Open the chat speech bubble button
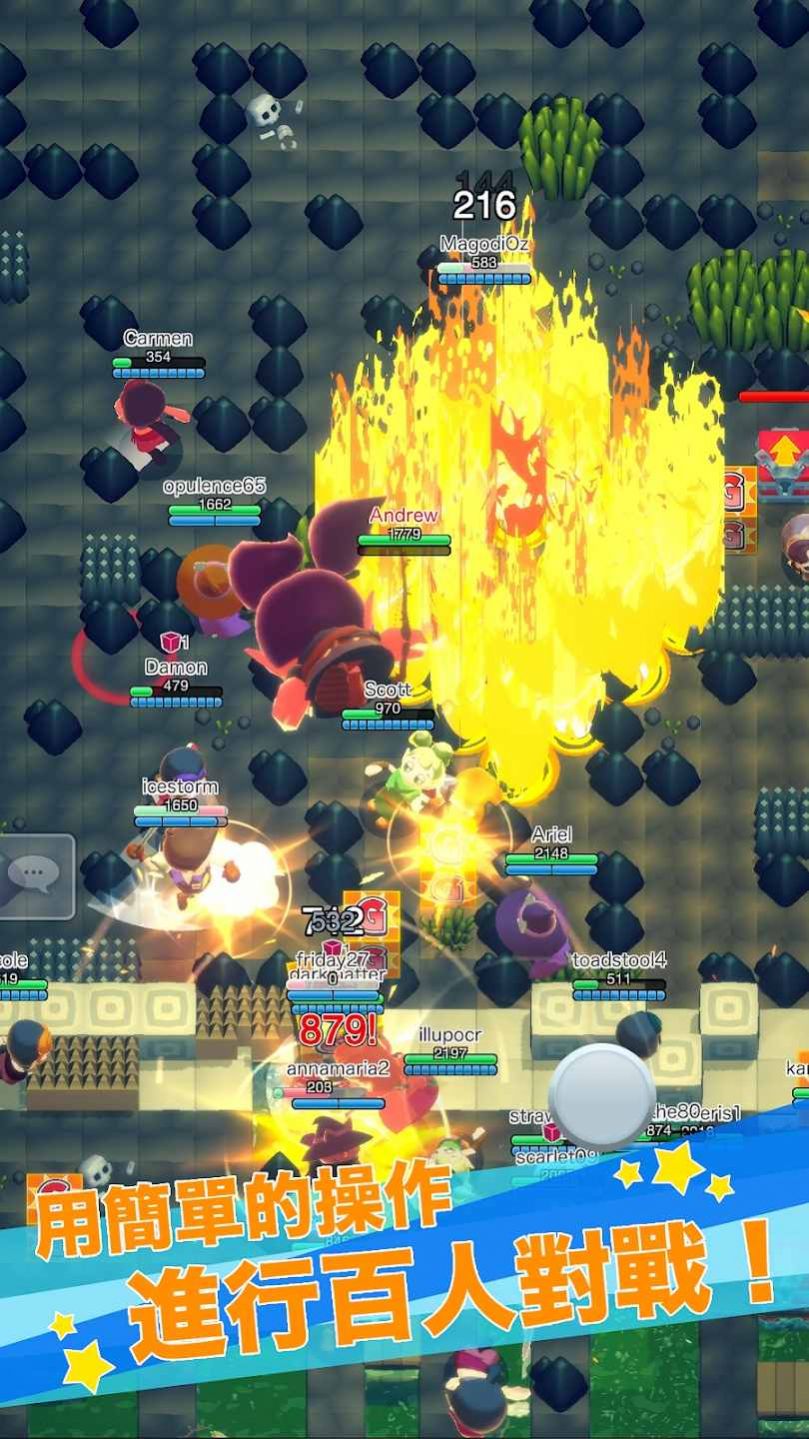This screenshot has width=809, height=1439. click(35, 877)
